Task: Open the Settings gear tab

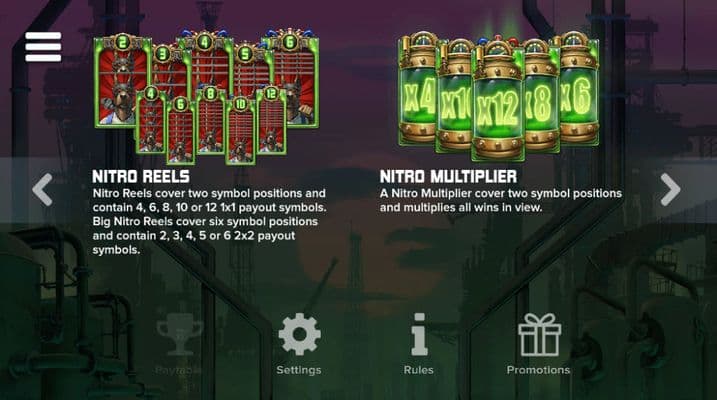Action: pyautogui.click(x=299, y=345)
